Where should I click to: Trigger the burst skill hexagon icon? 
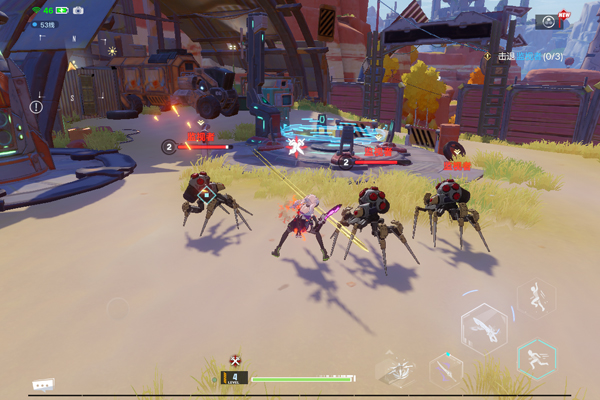click(x=397, y=367)
